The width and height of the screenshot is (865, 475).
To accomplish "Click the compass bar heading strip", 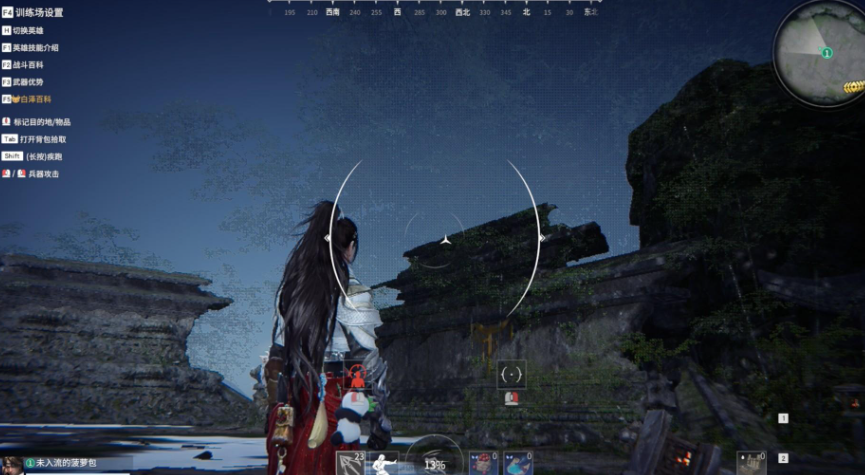I will click(432, 9).
